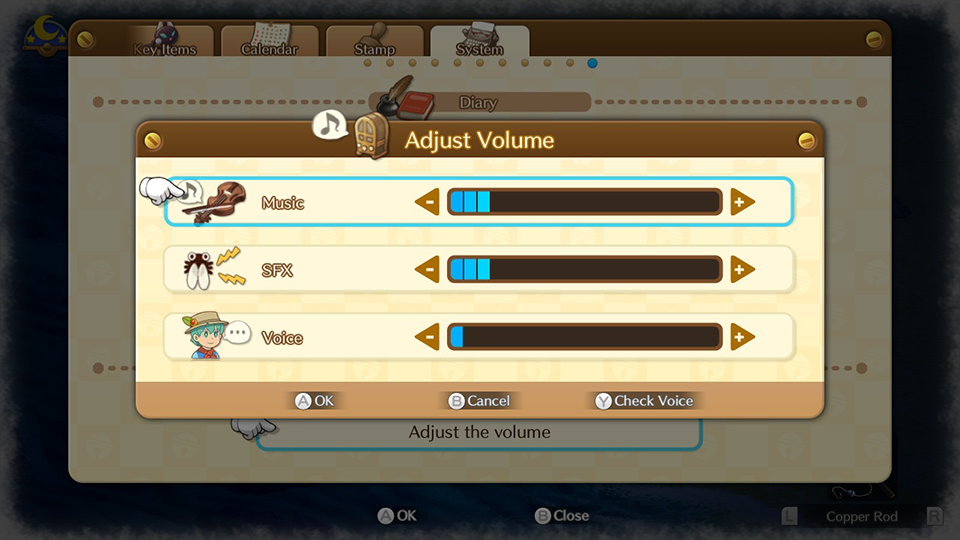Viewport: 960px width, 540px height.
Task: Switch to the Stamp tab
Action: point(374,45)
